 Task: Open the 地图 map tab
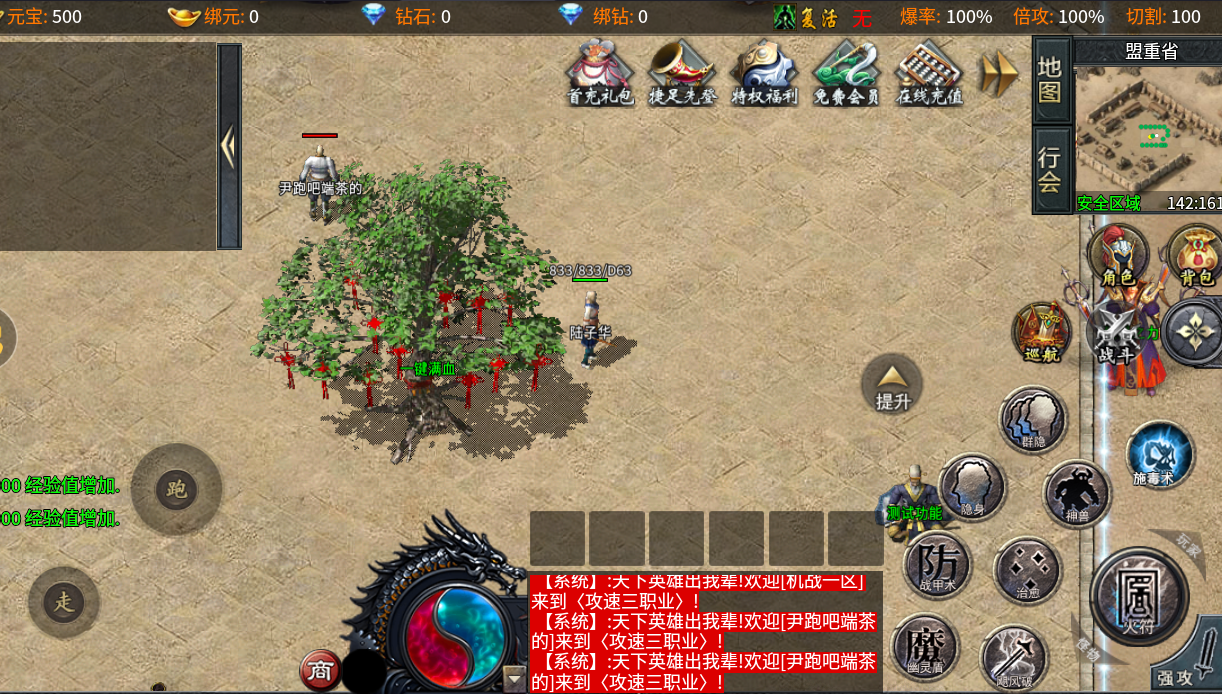(x=1050, y=80)
